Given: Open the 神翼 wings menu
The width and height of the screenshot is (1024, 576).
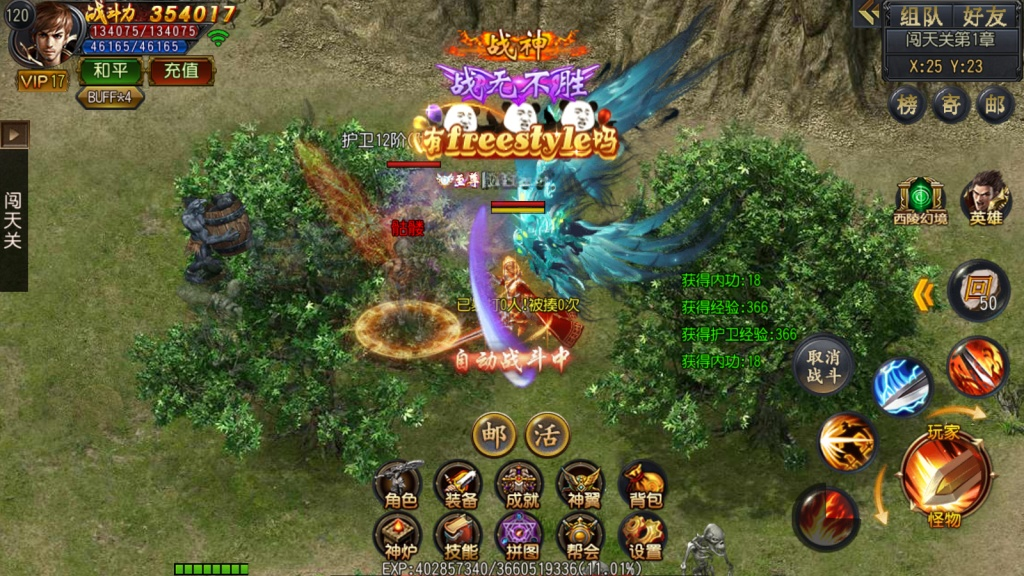Looking at the screenshot, I should pos(580,486).
